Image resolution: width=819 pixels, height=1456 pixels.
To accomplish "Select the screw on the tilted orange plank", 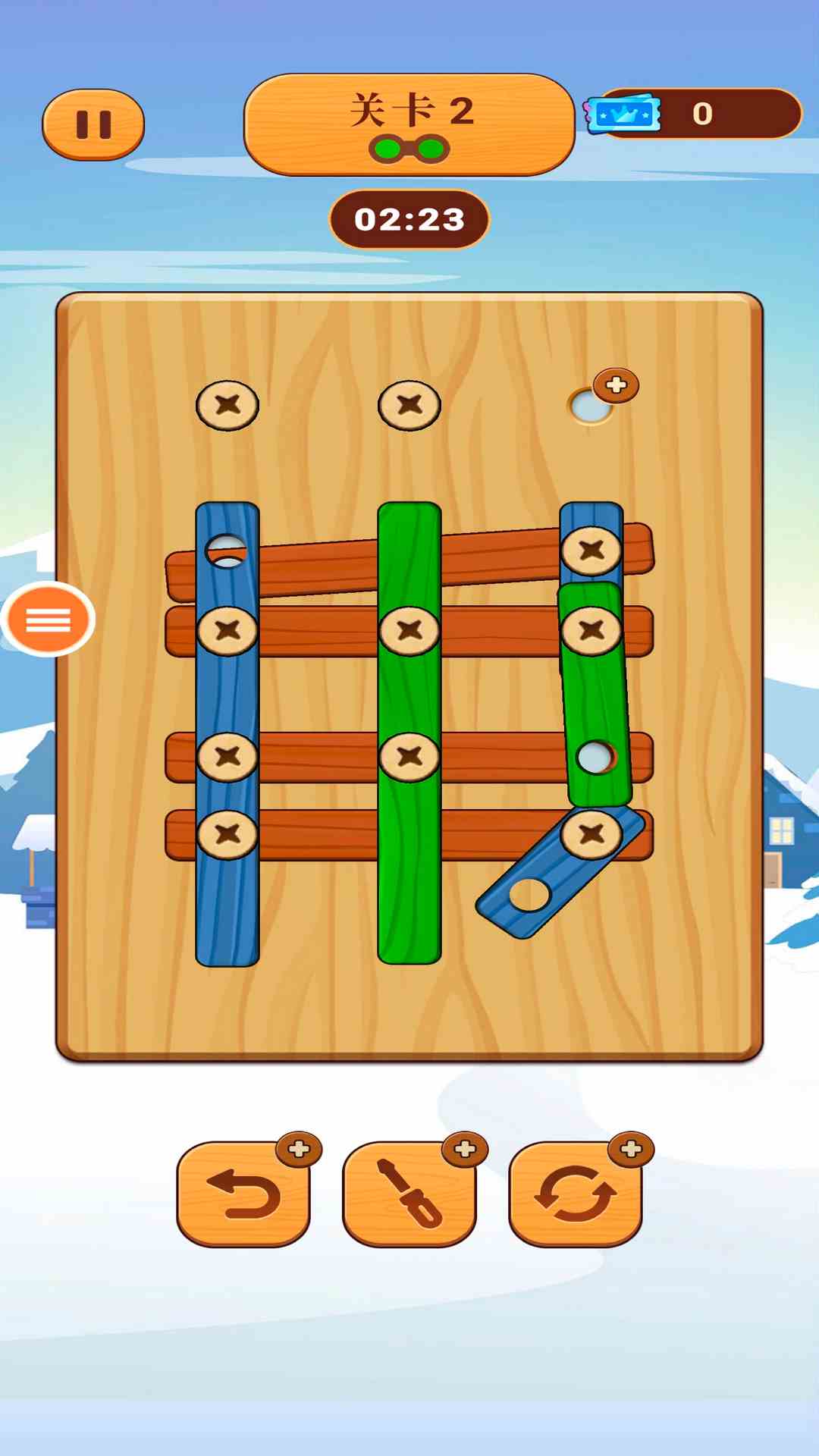I will click(x=591, y=550).
